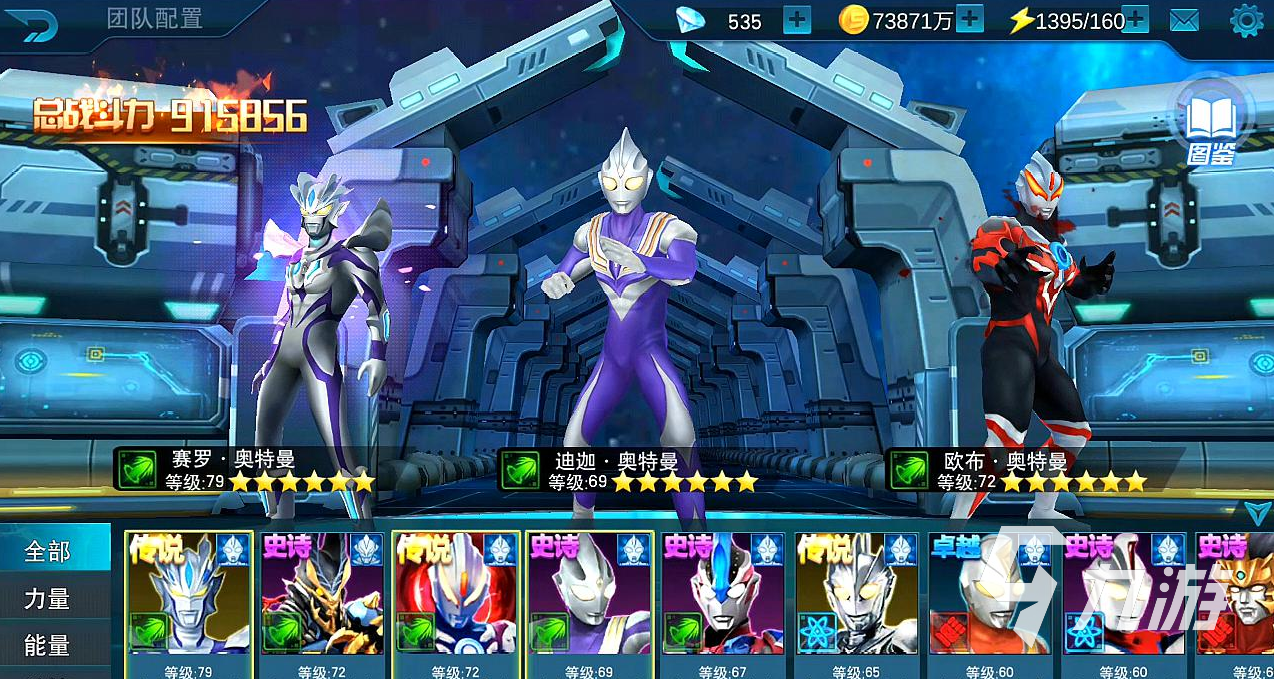Buy more gold coins with the plus button
The height and width of the screenshot is (679, 1274).
969,20
